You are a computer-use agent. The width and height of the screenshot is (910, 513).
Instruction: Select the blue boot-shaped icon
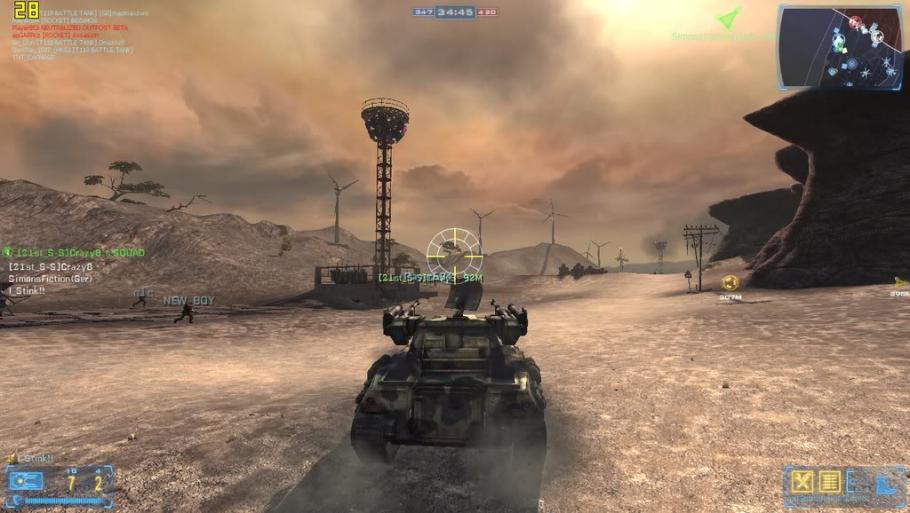tap(888, 483)
